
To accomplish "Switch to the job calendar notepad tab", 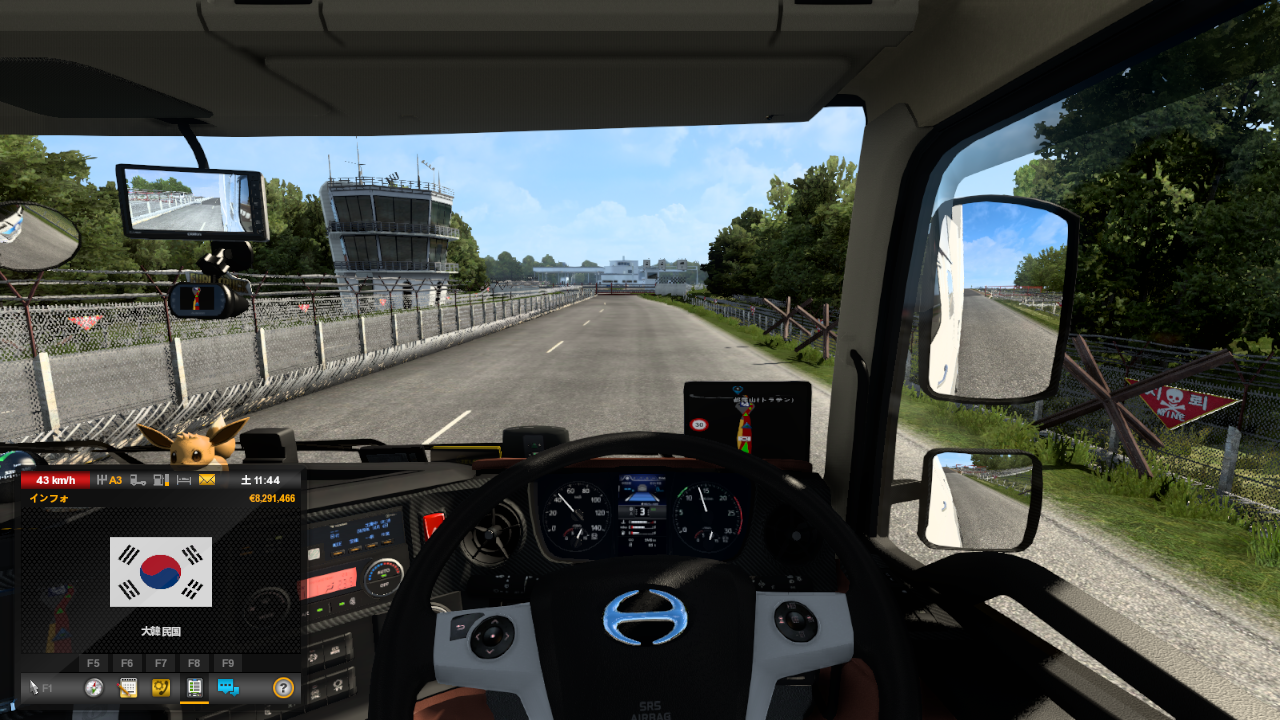I will 128,687.
